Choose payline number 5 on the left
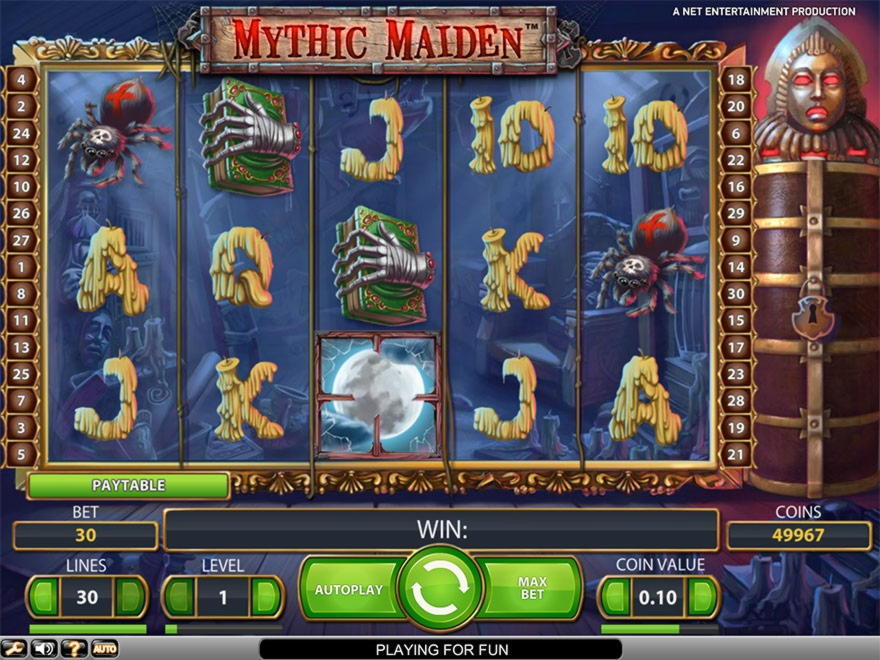This screenshot has height=660, width=880. (x=23, y=454)
